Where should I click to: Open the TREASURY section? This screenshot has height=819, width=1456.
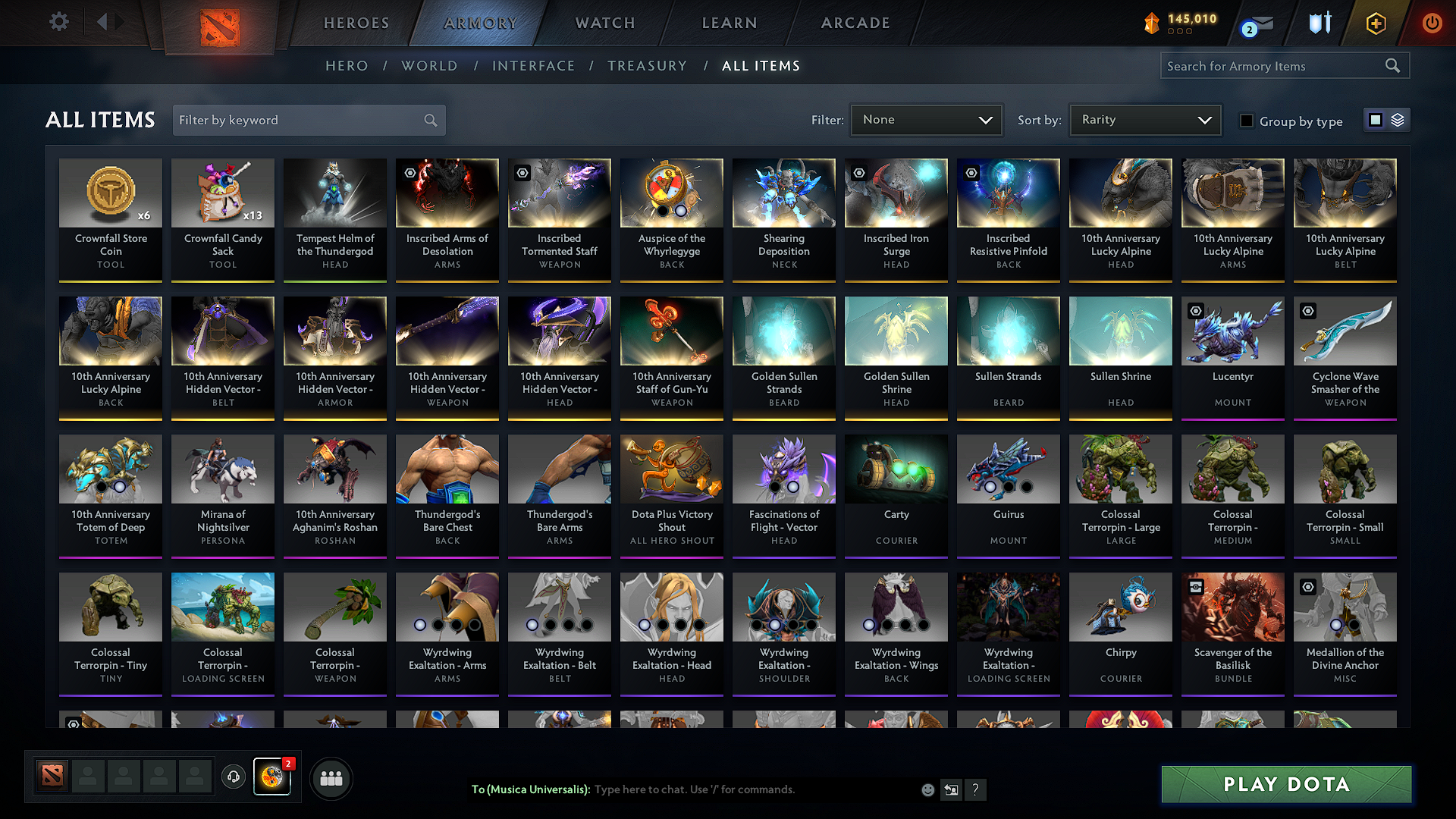[647, 65]
